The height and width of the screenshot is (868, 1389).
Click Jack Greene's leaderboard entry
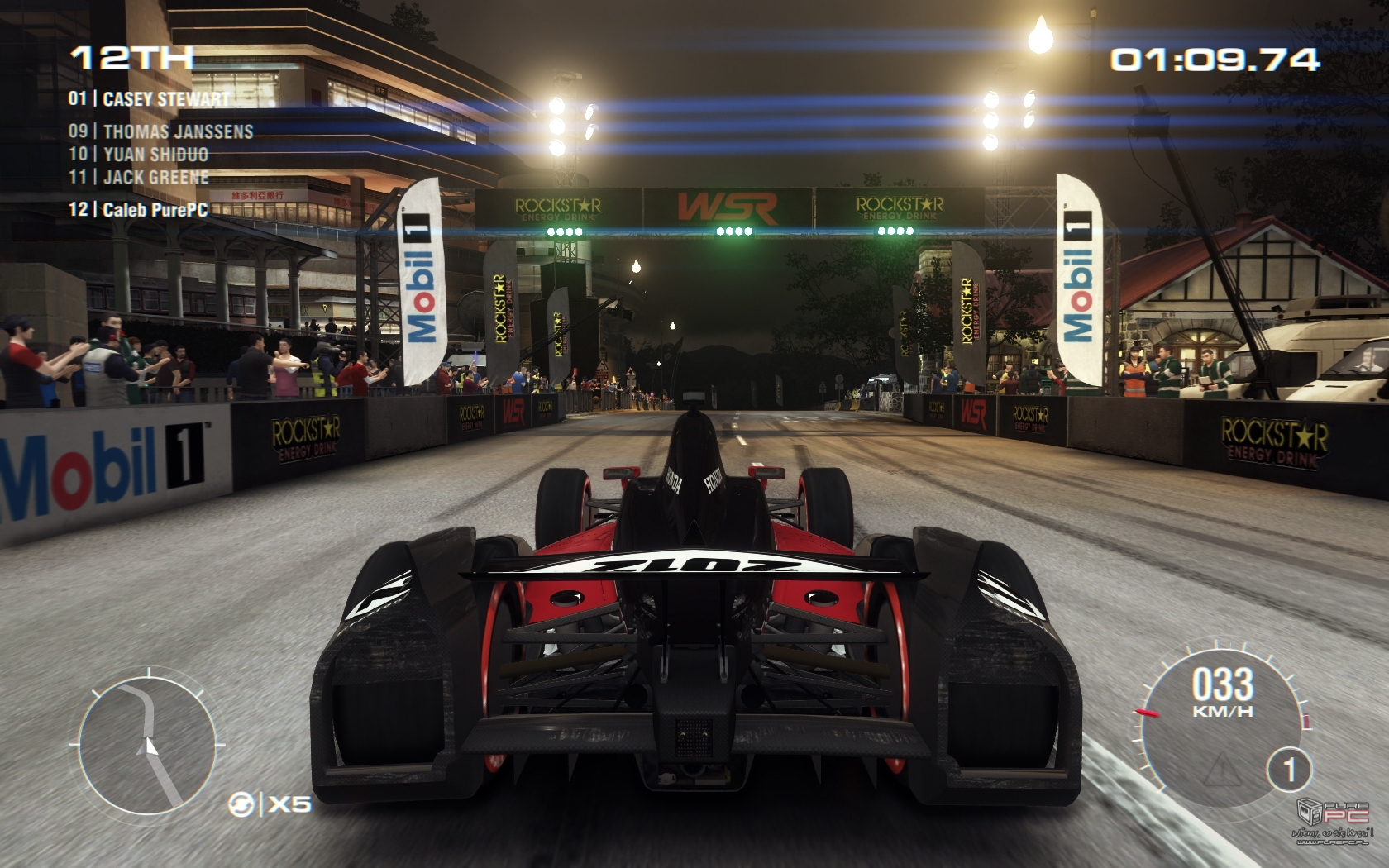point(138,177)
